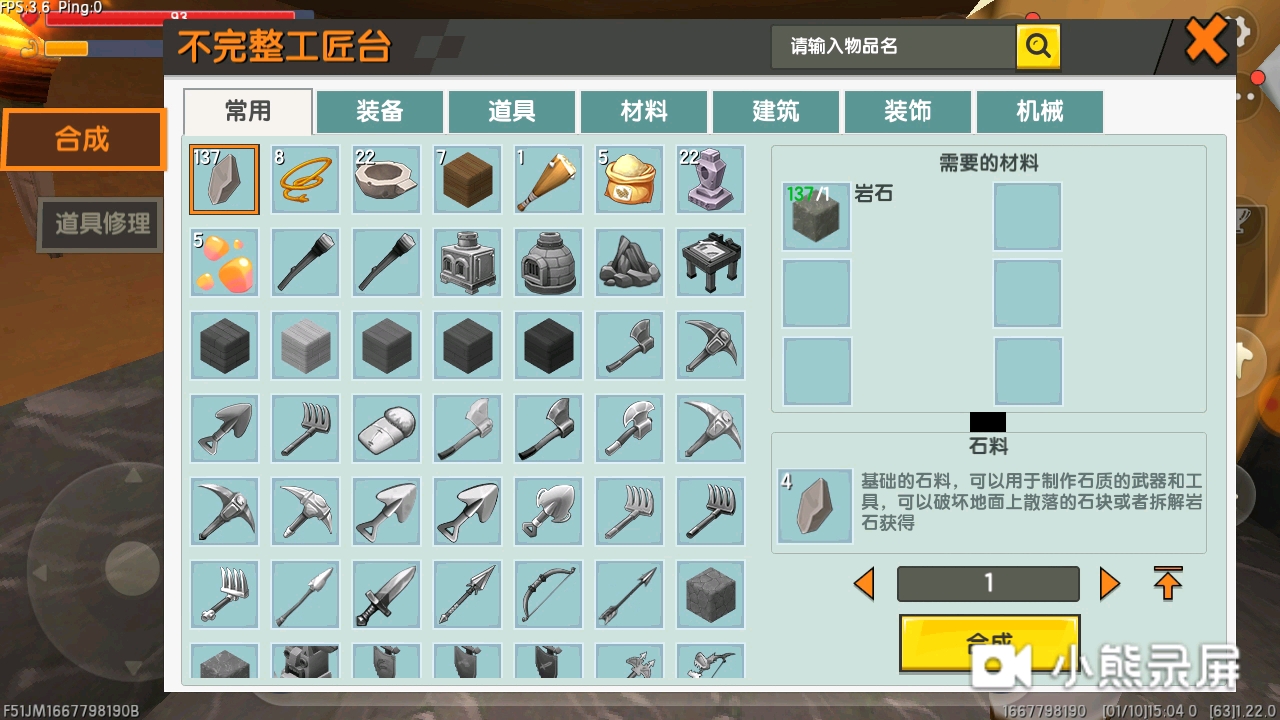Select the anvil item in the grid
The image size is (1280, 720).
(710, 180)
